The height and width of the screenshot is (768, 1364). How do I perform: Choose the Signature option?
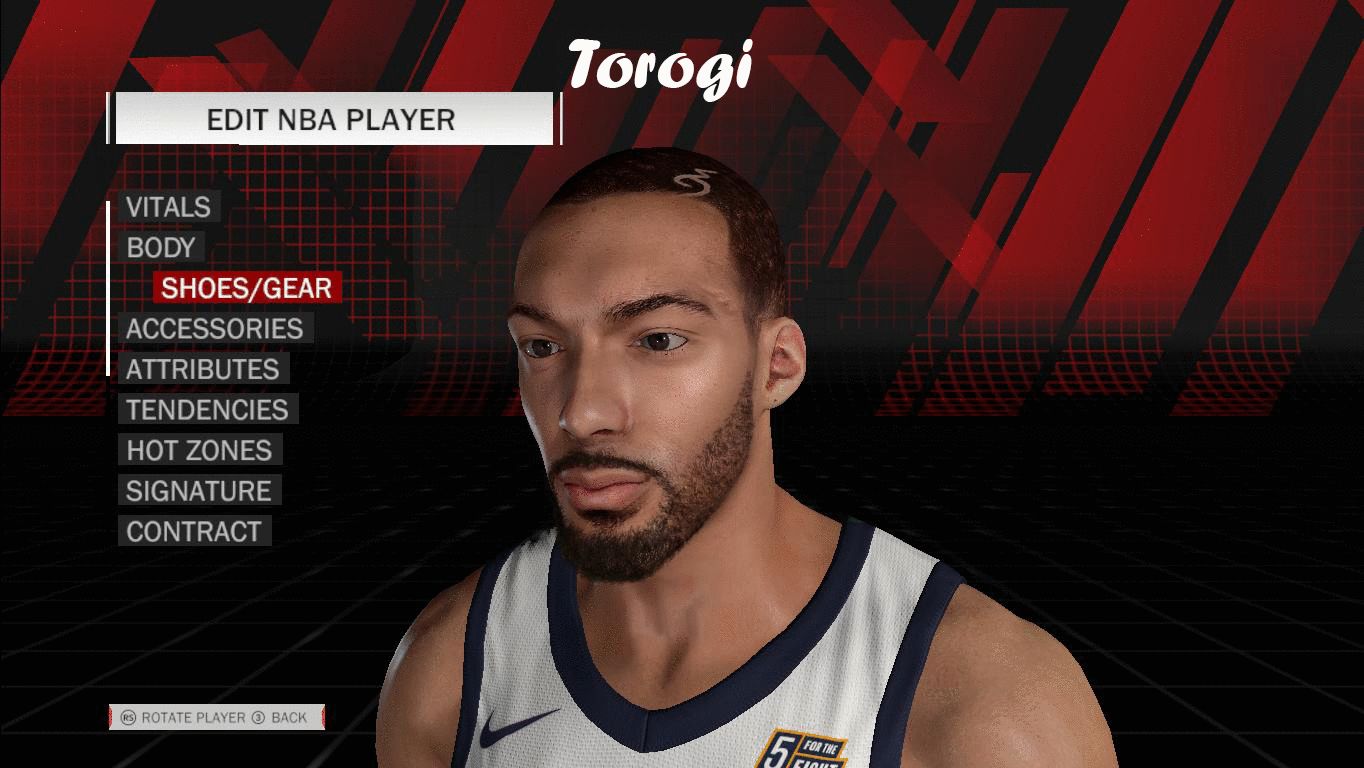point(198,491)
